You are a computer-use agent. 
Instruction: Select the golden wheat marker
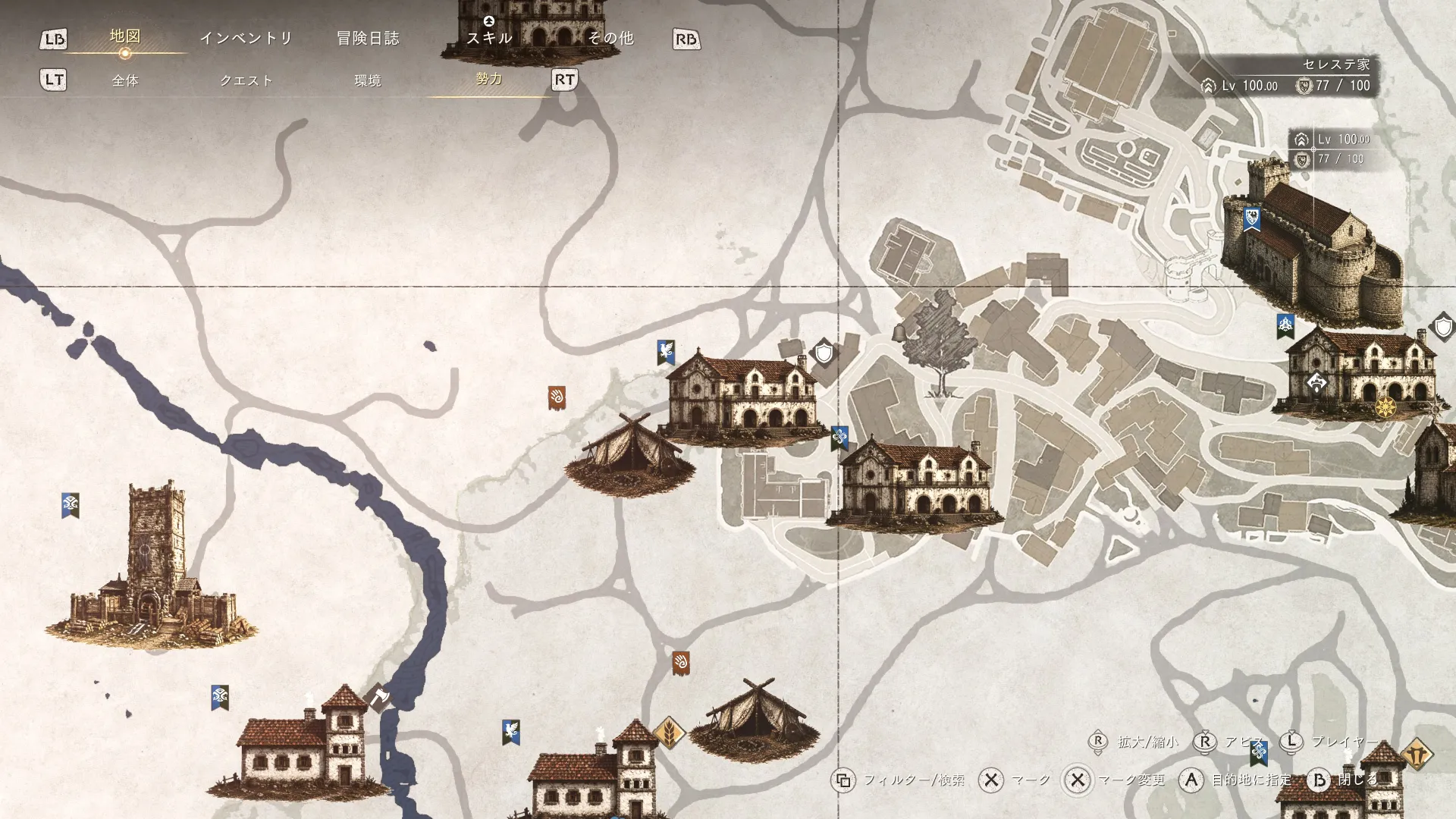pos(670,733)
